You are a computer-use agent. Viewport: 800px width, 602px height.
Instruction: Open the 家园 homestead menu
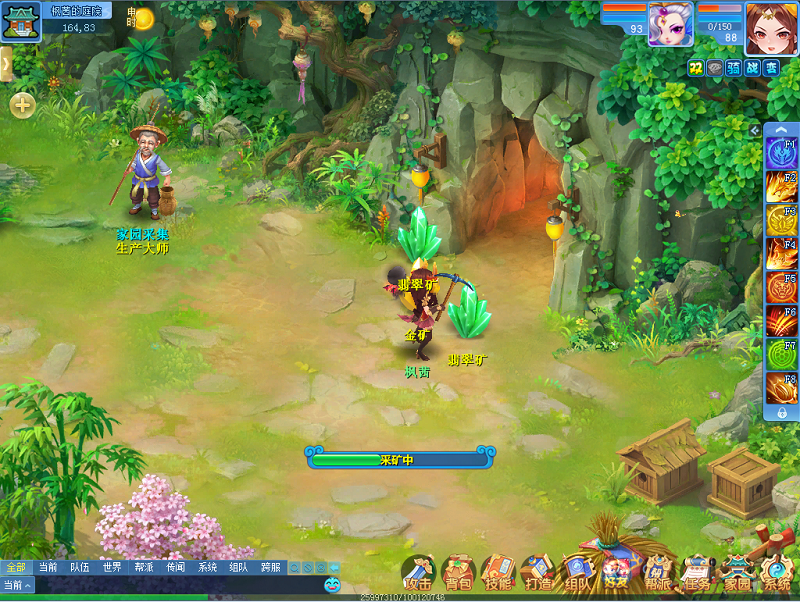point(737,573)
